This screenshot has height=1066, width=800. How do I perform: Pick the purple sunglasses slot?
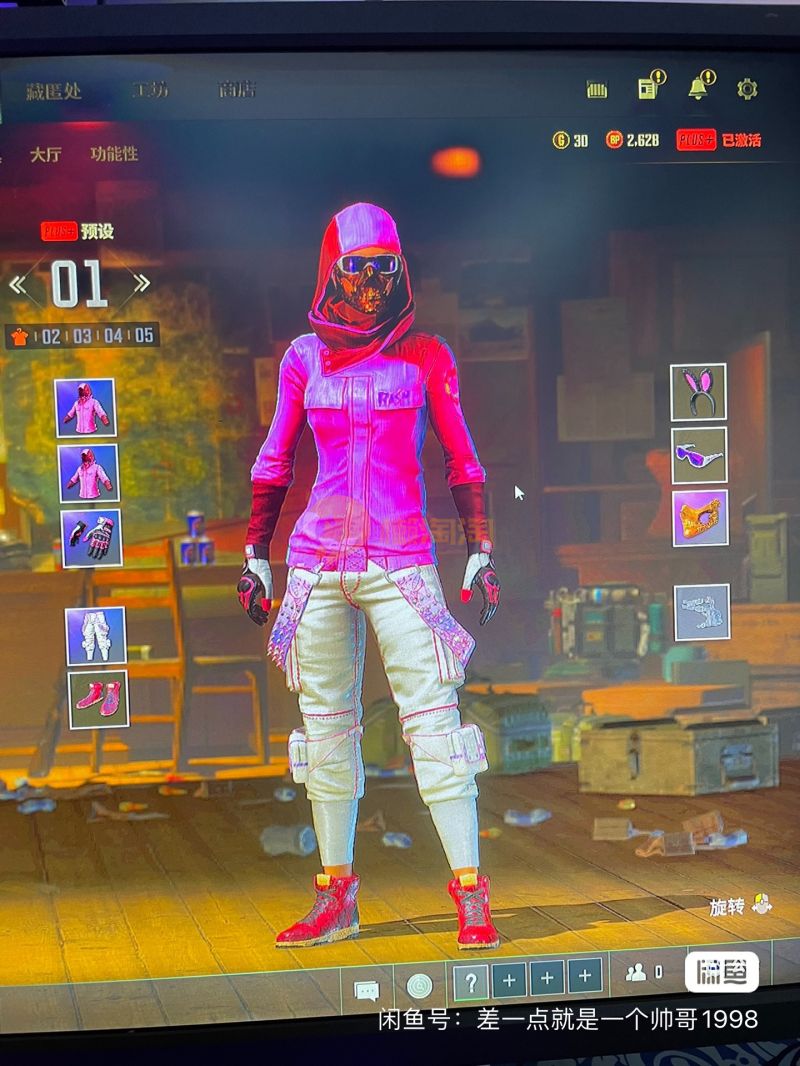click(699, 455)
